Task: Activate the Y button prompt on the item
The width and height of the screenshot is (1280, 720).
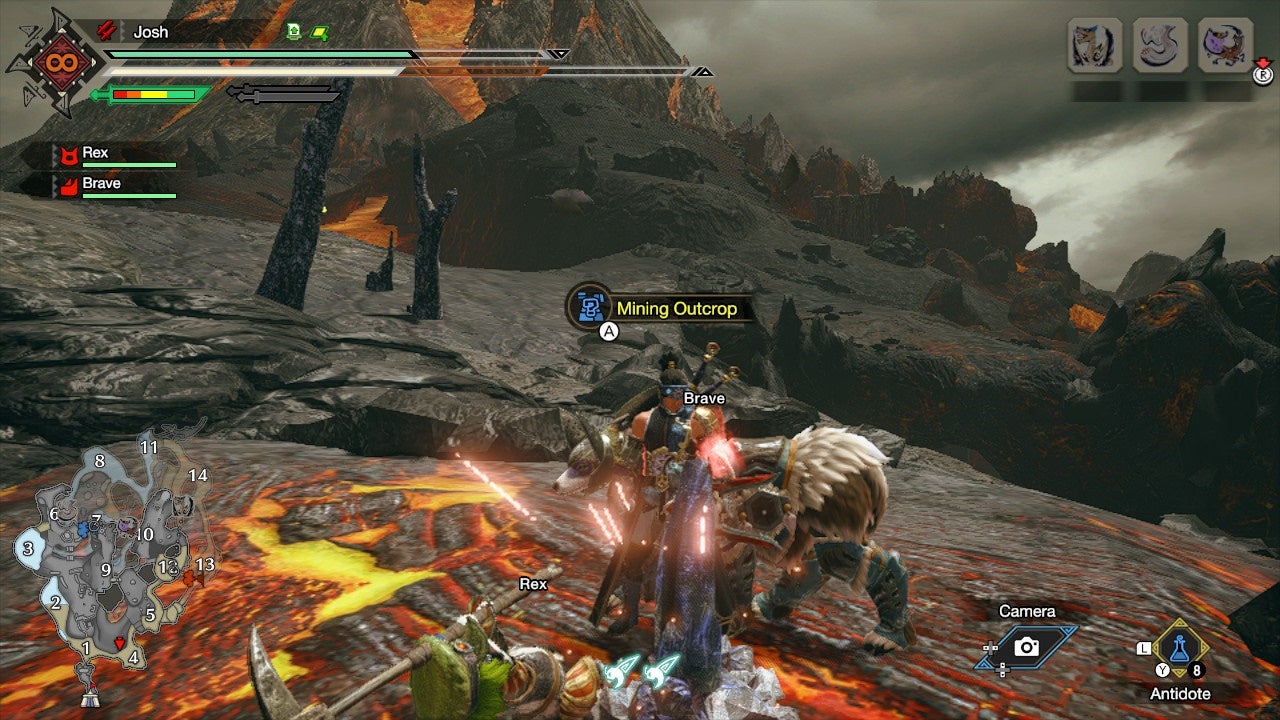Action: click(1162, 669)
